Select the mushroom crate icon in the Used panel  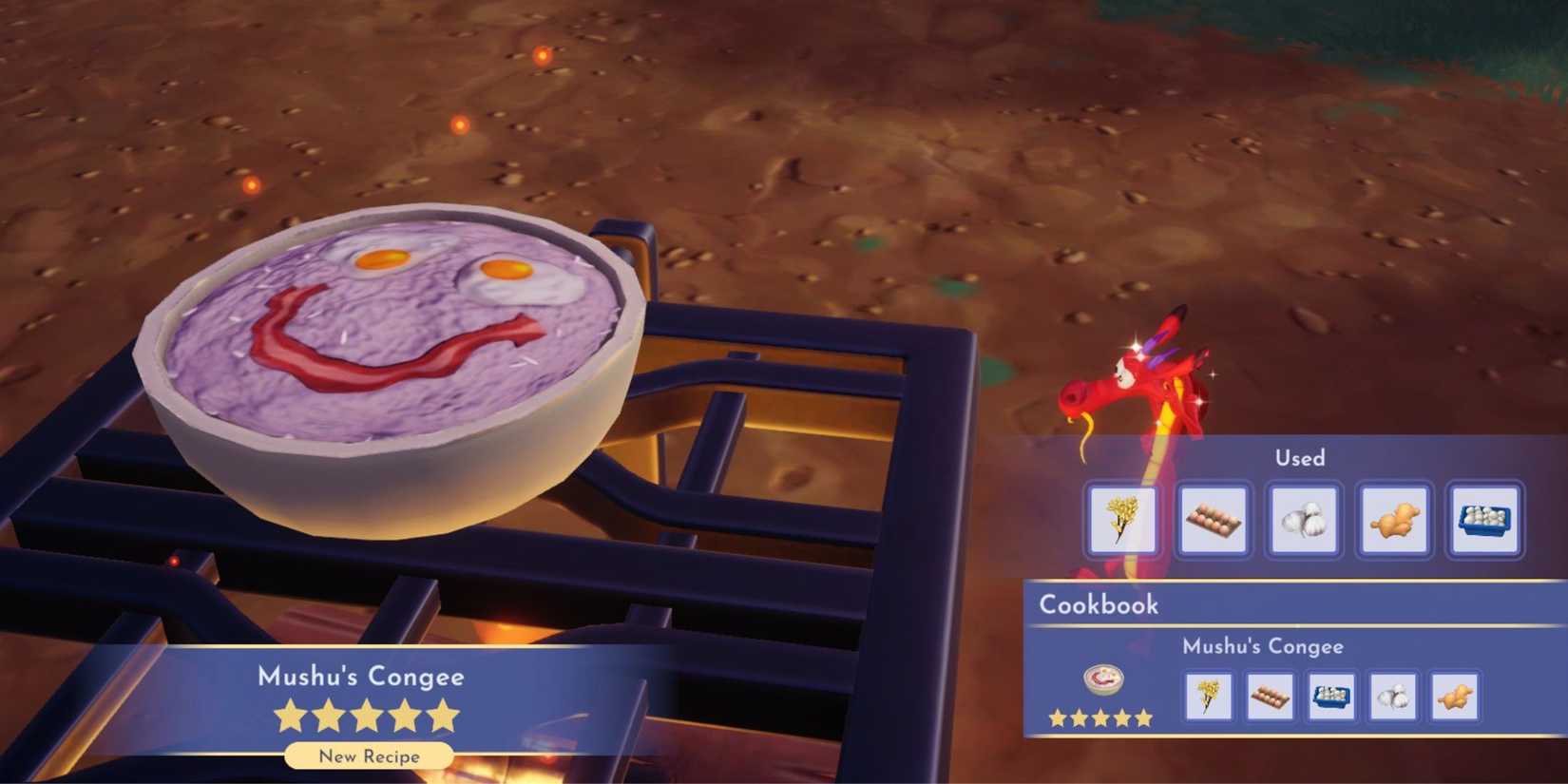point(1484,521)
